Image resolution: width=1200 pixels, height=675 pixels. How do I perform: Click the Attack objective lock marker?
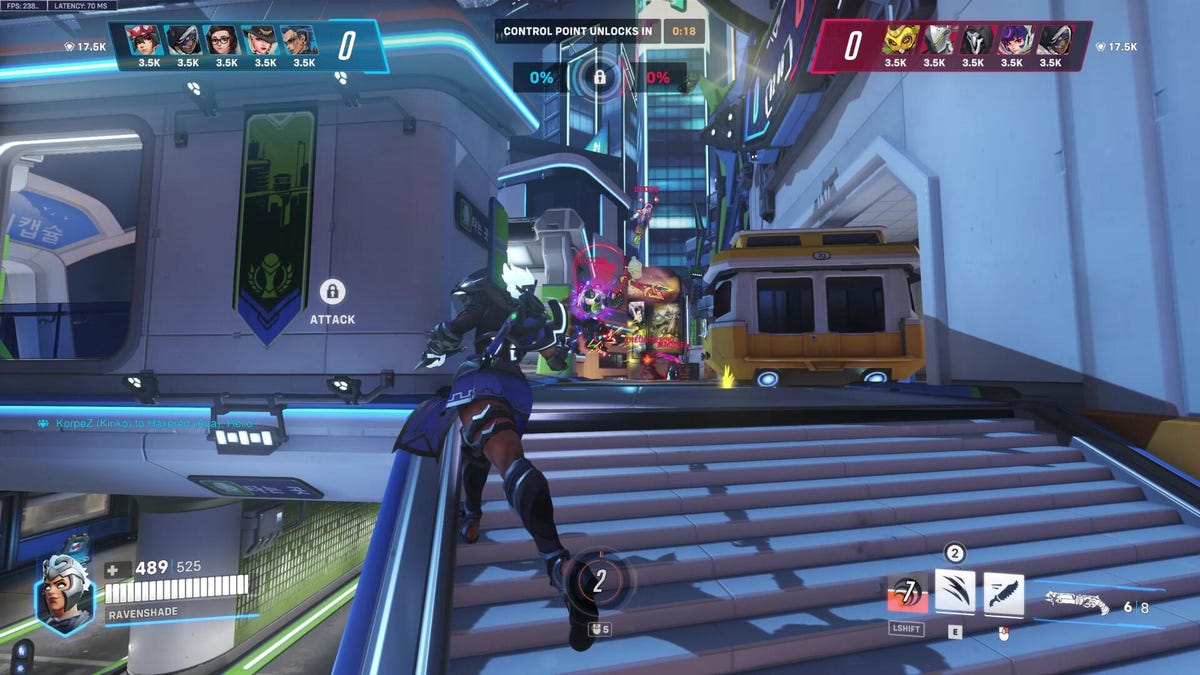click(332, 292)
